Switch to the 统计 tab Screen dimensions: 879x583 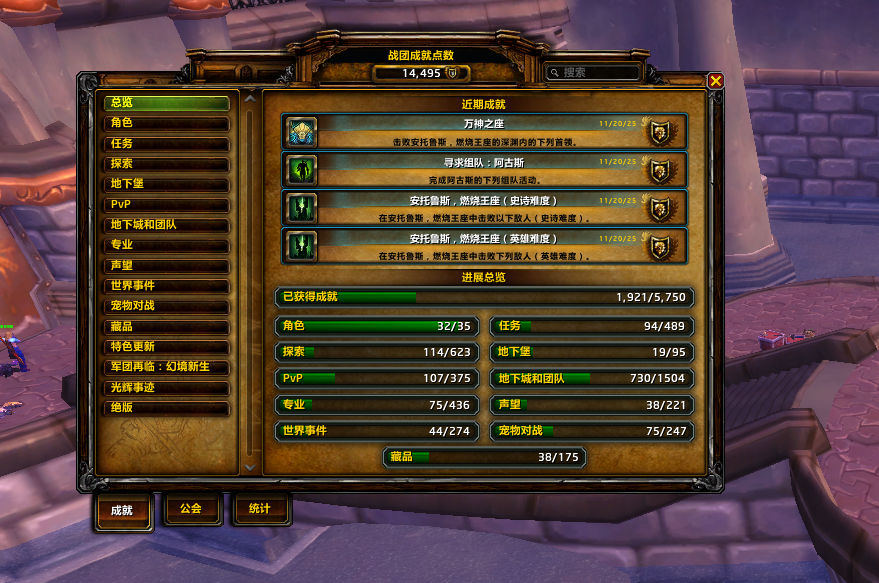259,509
